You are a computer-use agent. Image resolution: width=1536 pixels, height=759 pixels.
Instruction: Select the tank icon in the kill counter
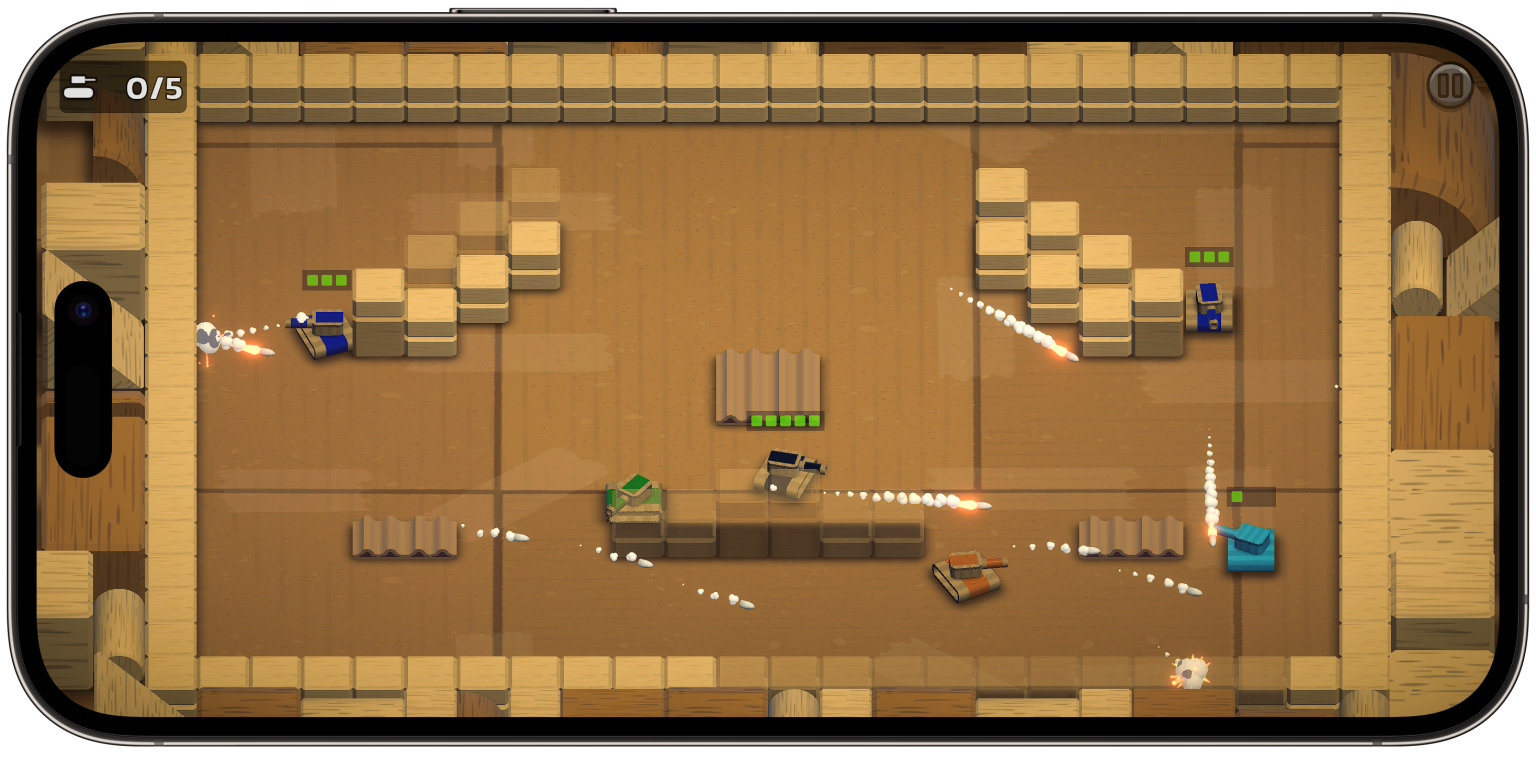(78, 88)
